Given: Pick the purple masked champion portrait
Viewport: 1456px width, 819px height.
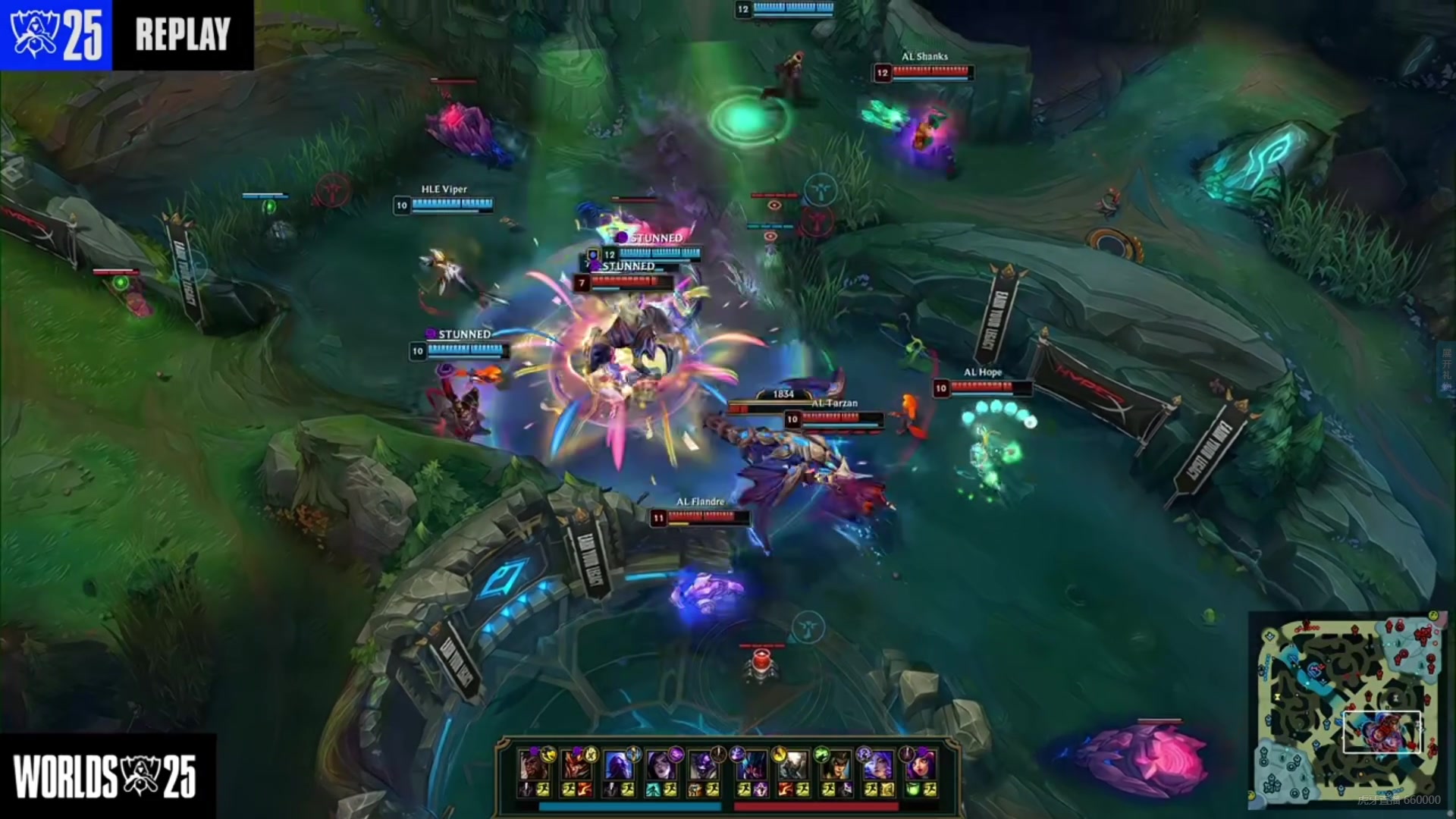Looking at the screenshot, I should (x=704, y=764).
